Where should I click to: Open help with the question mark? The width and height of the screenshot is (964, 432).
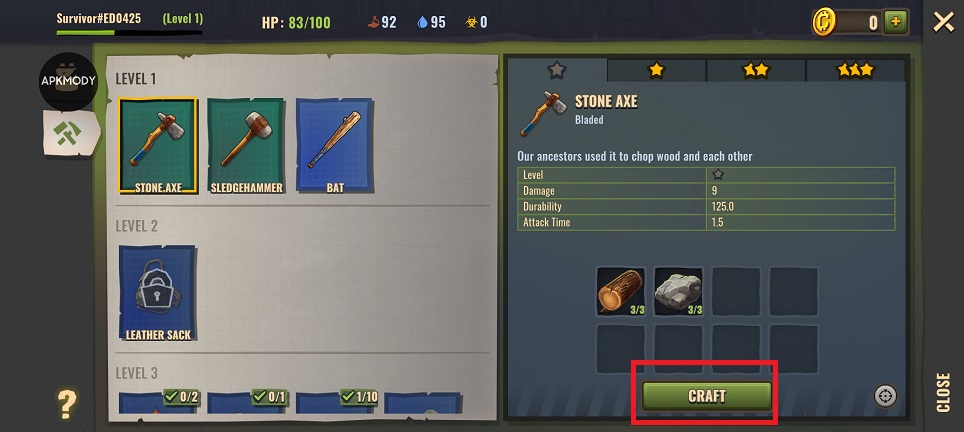point(67,404)
